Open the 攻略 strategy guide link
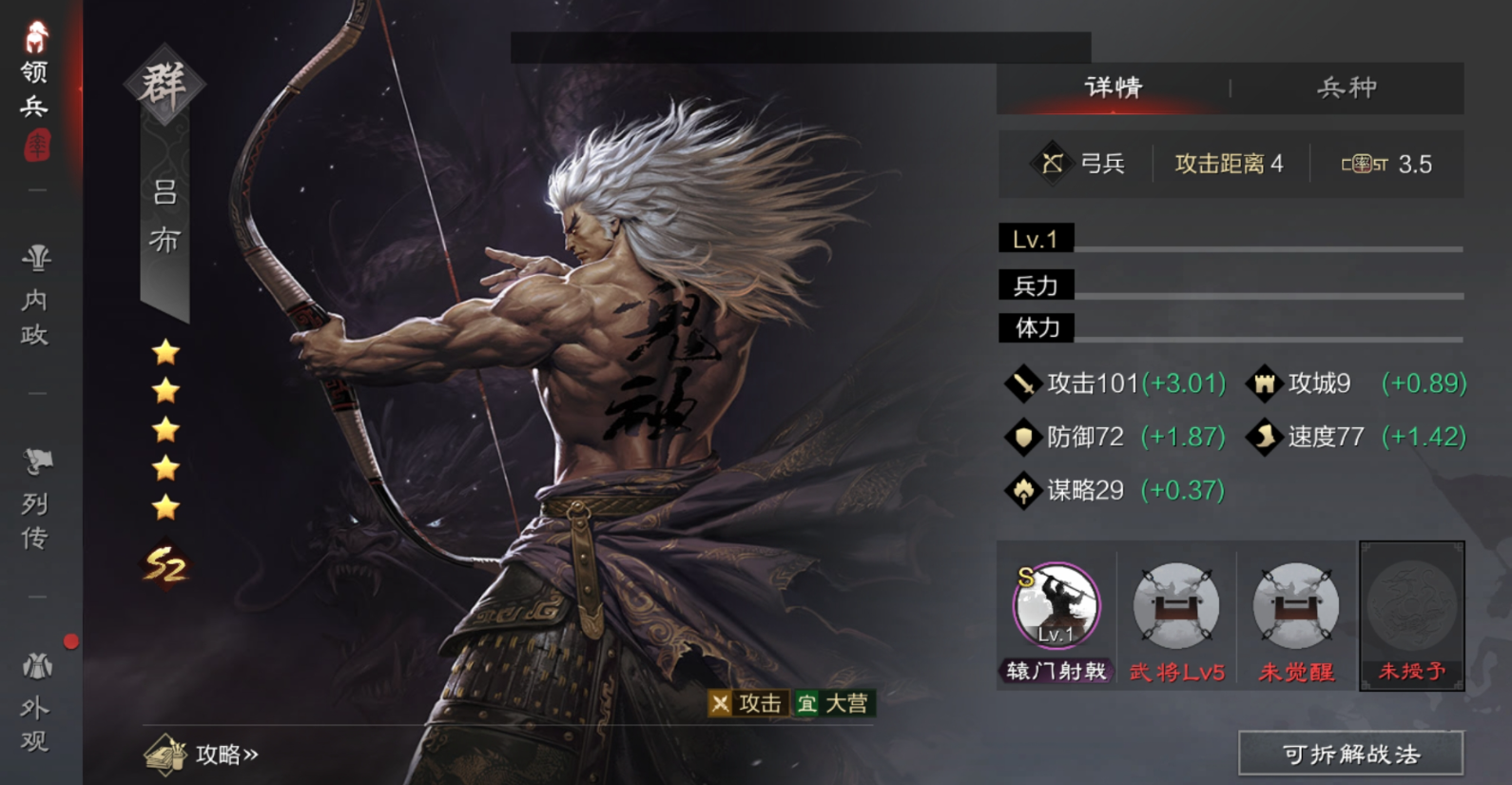1512x785 pixels. click(x=204, y=755)
